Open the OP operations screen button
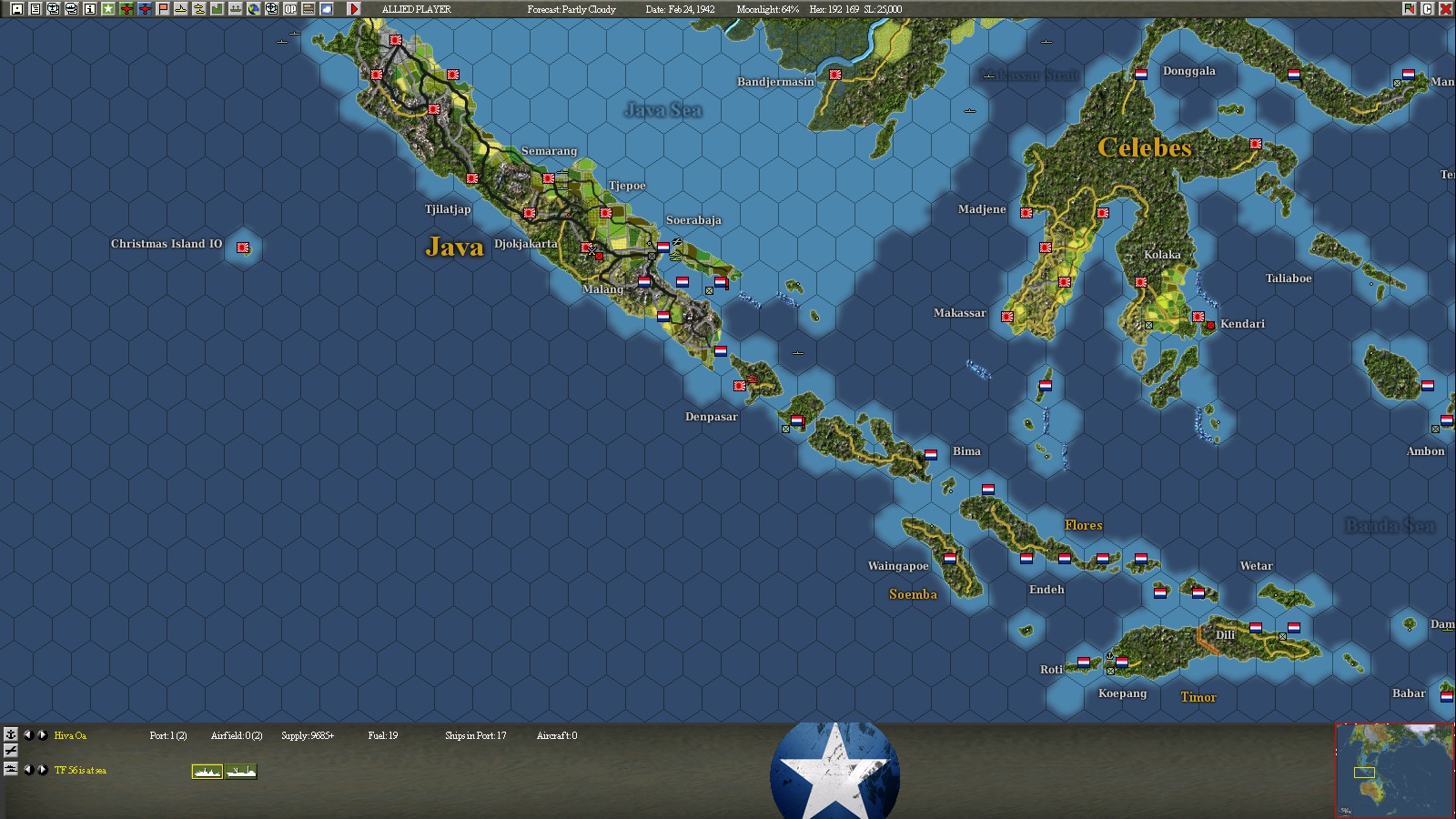 (x=289, y=9)
